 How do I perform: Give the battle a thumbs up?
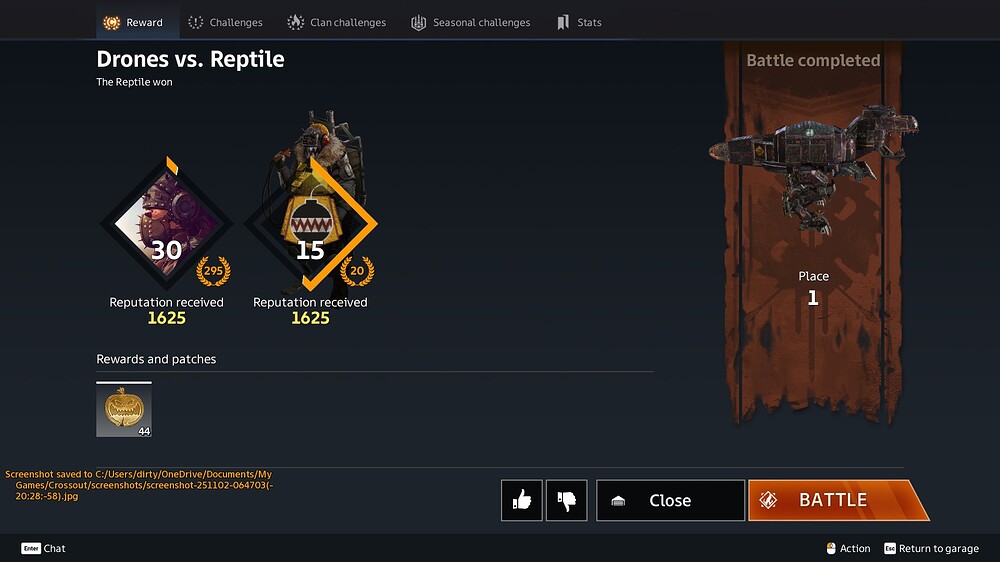pyautogui.click(x=522, y=500)
